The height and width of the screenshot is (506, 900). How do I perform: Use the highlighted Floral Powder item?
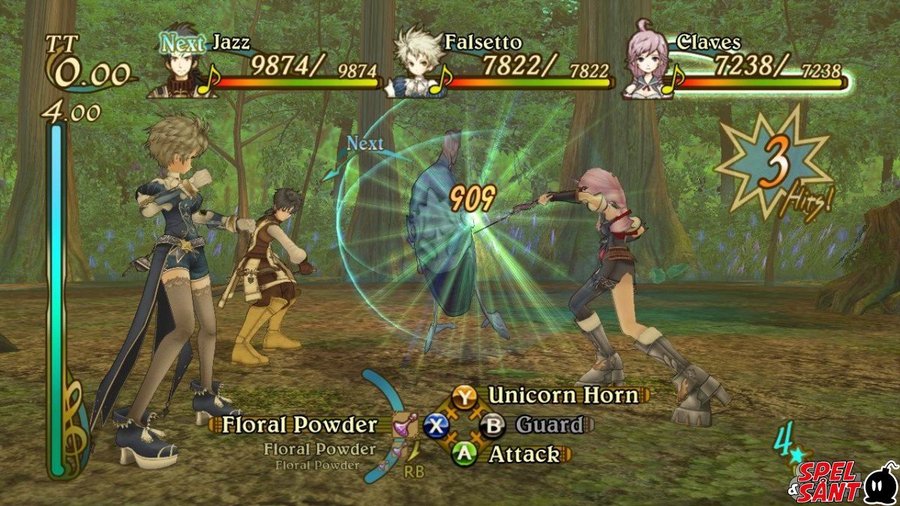(x=300, y=425)
